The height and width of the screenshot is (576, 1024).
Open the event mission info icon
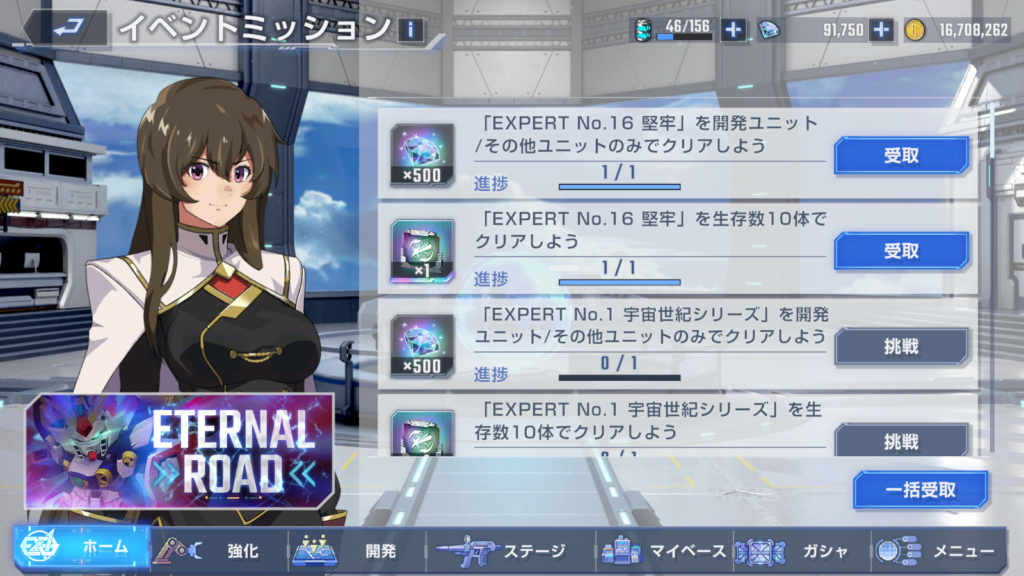click(x=410, y=30)
